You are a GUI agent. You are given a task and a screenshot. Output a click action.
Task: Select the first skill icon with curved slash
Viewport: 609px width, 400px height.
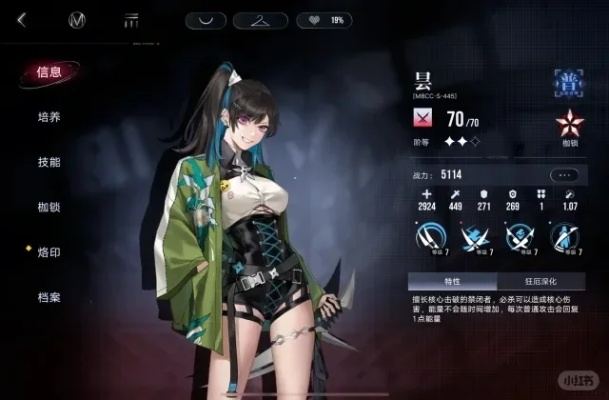tap(428, 237)
